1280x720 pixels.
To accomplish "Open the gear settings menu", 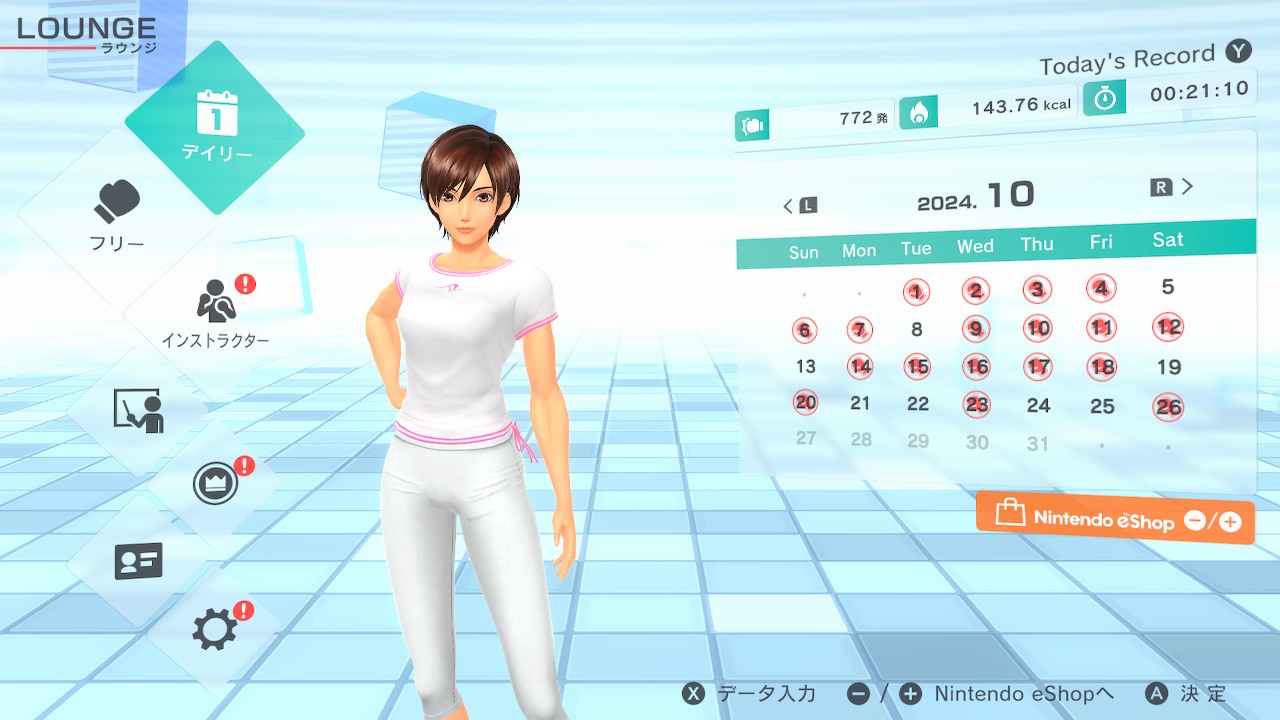I will 215,630.
